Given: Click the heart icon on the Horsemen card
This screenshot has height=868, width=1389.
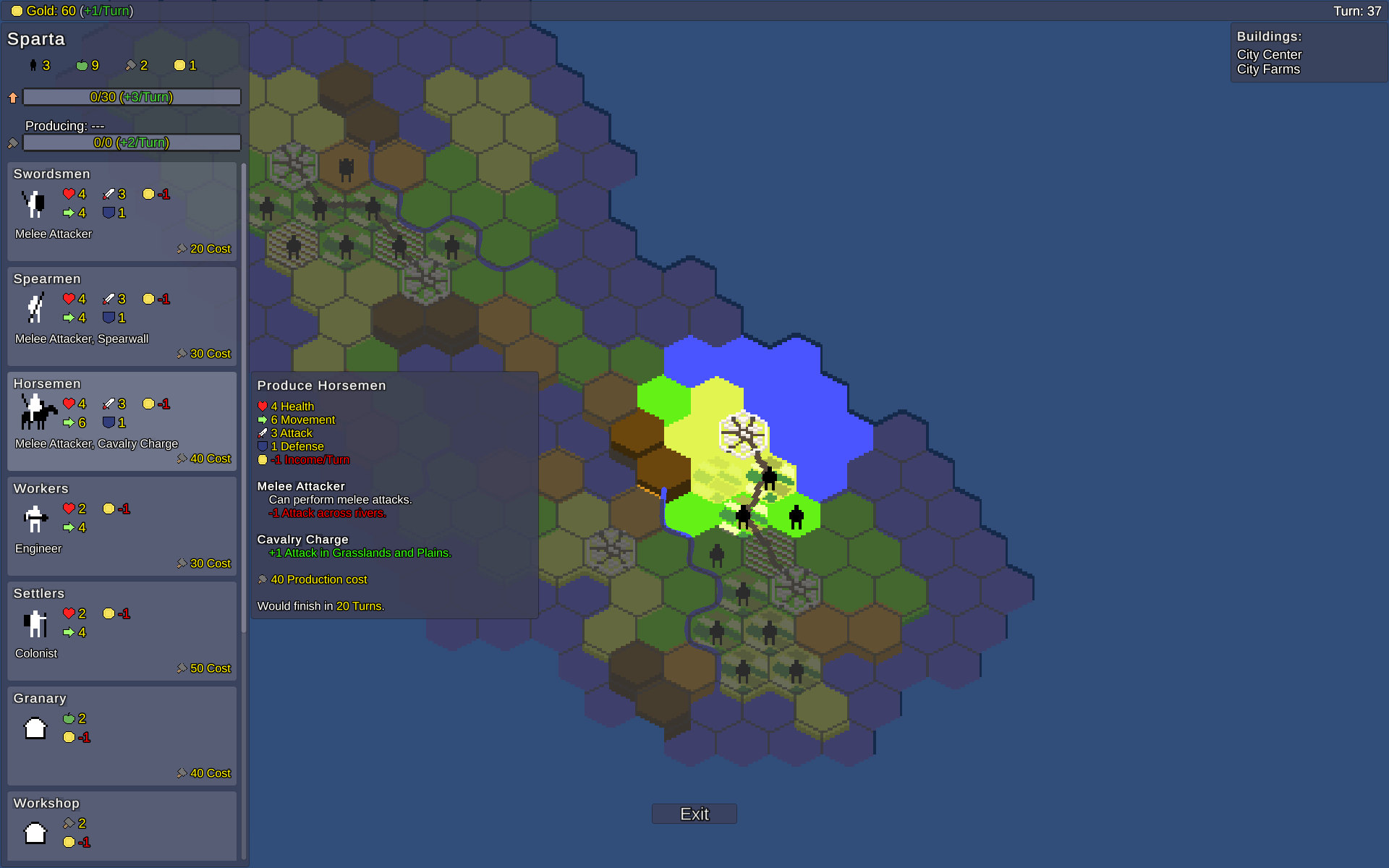Looking at the screenshot, I should [x=69, y=404].
